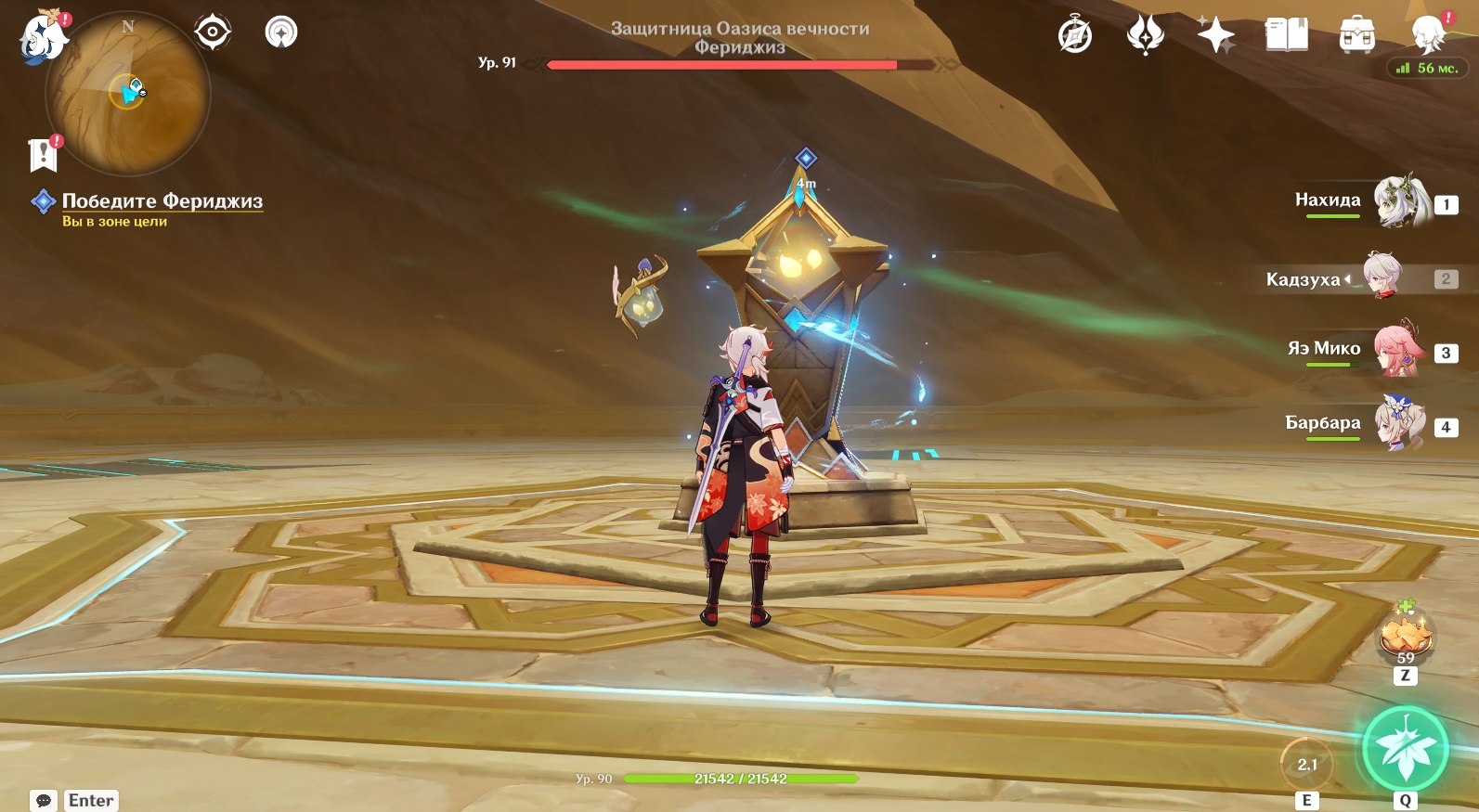Switch to party member Нахида

click(1401, 200)
